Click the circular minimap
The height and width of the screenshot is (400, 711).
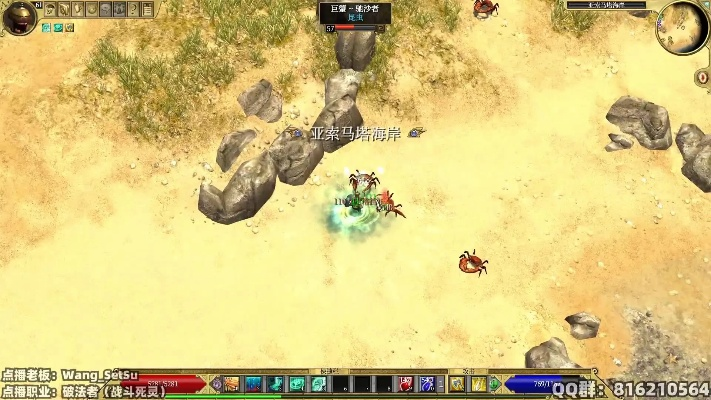[682, 28]
